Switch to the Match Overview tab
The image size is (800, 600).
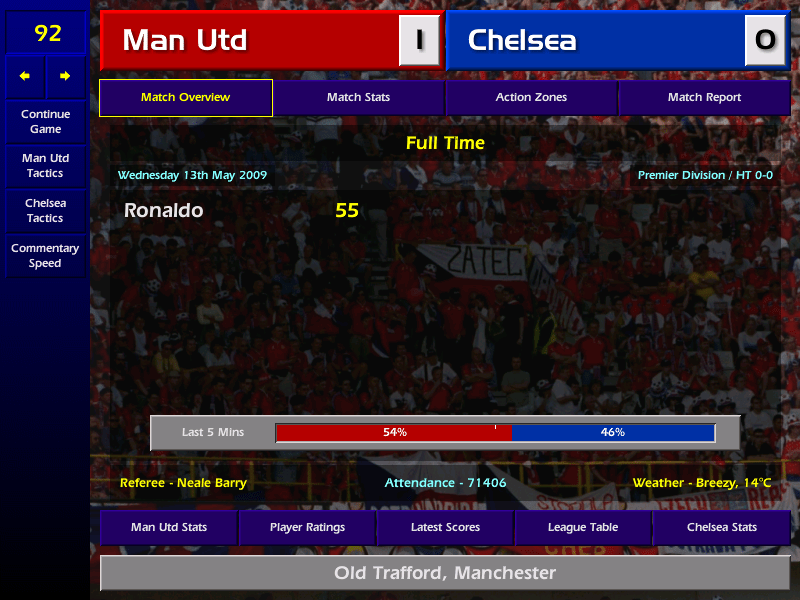(x=186, y=98)
